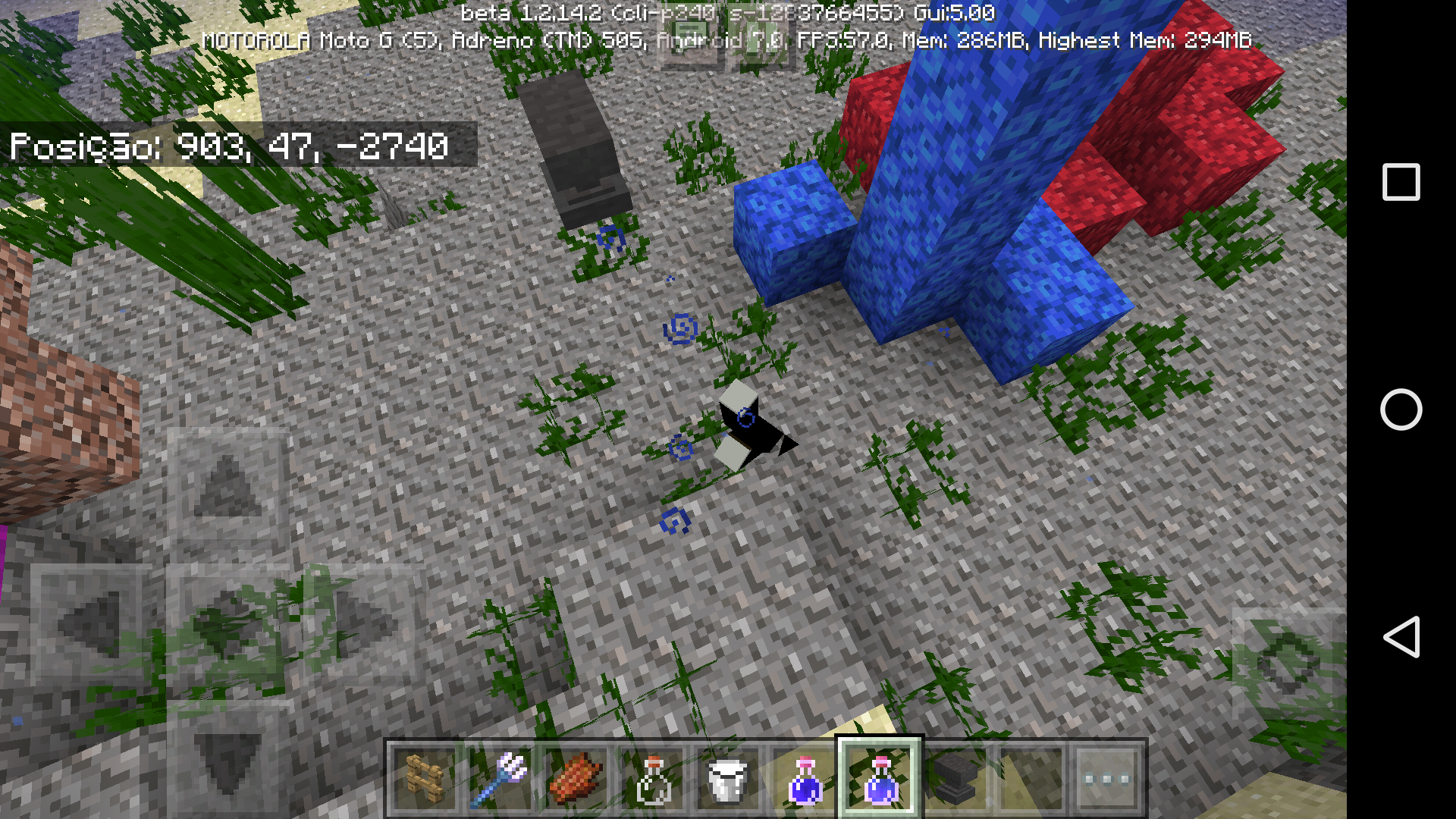Tap the Android back triangle button
1456x819 pixels.
(1401, 637)
